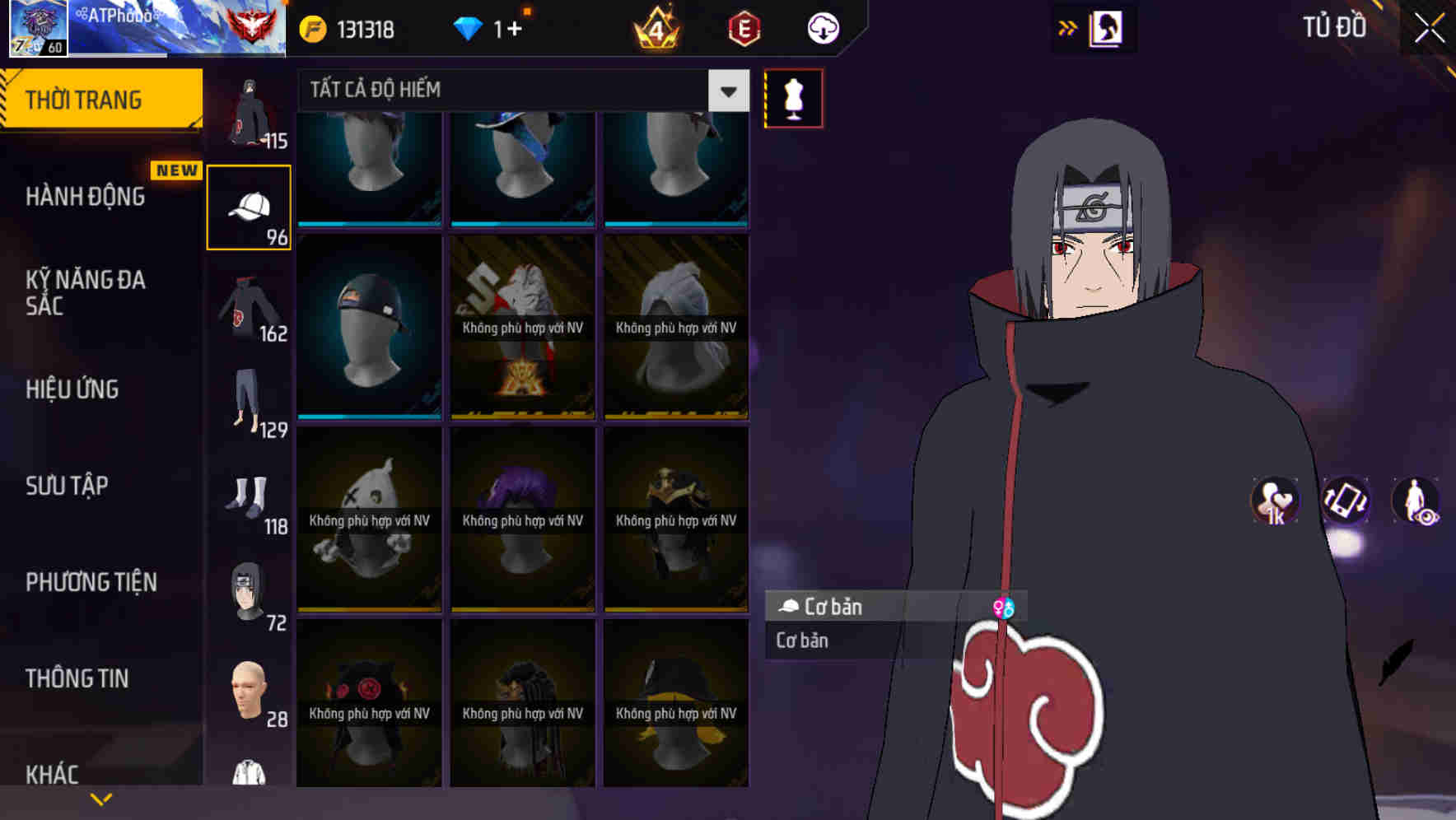Screen dimensions: 1456x820
Task: Expand the sidebar bottom chevron arrow
Action: click(100, 798)
